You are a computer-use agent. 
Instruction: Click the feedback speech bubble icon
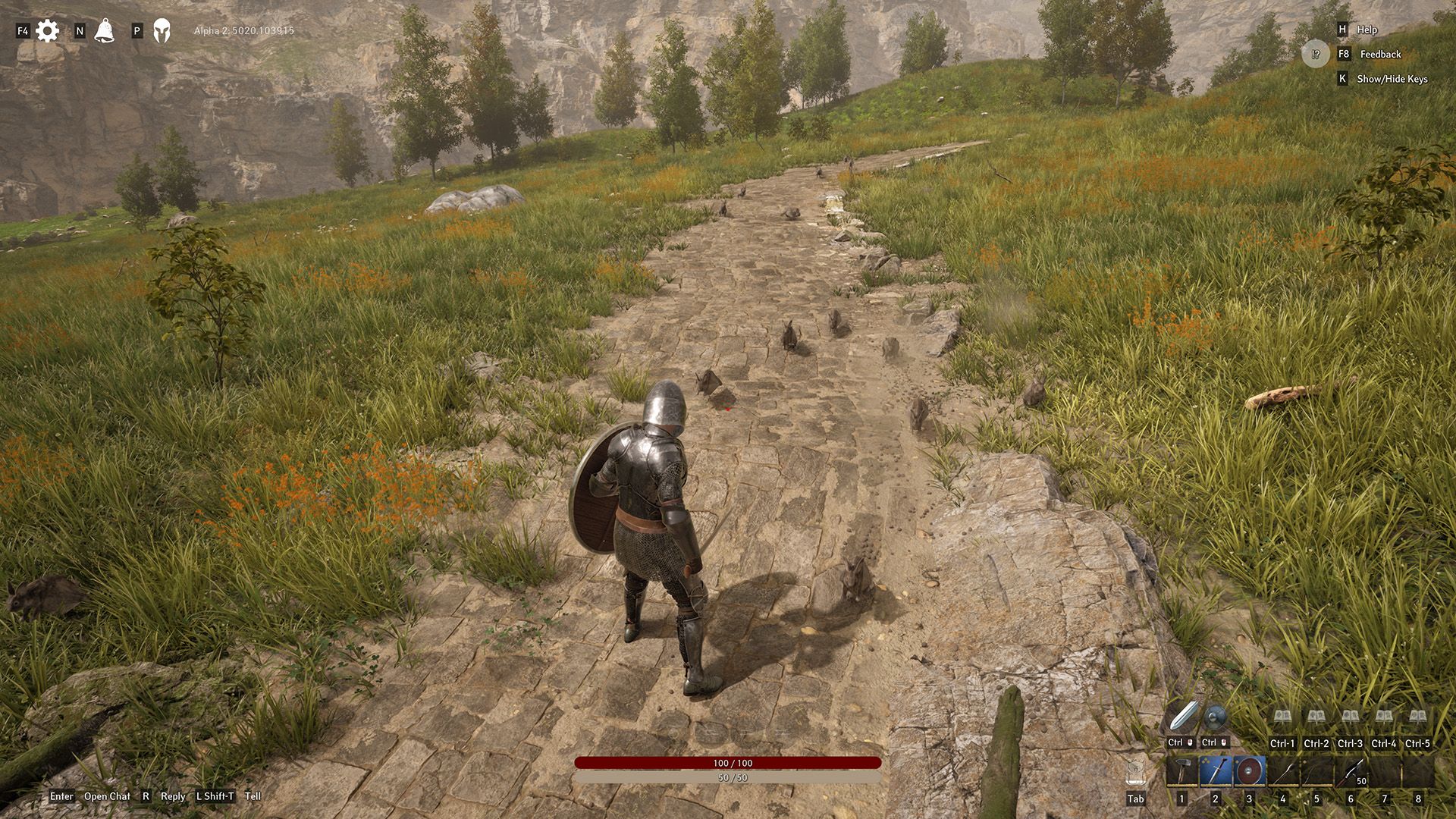(1316, 55)
